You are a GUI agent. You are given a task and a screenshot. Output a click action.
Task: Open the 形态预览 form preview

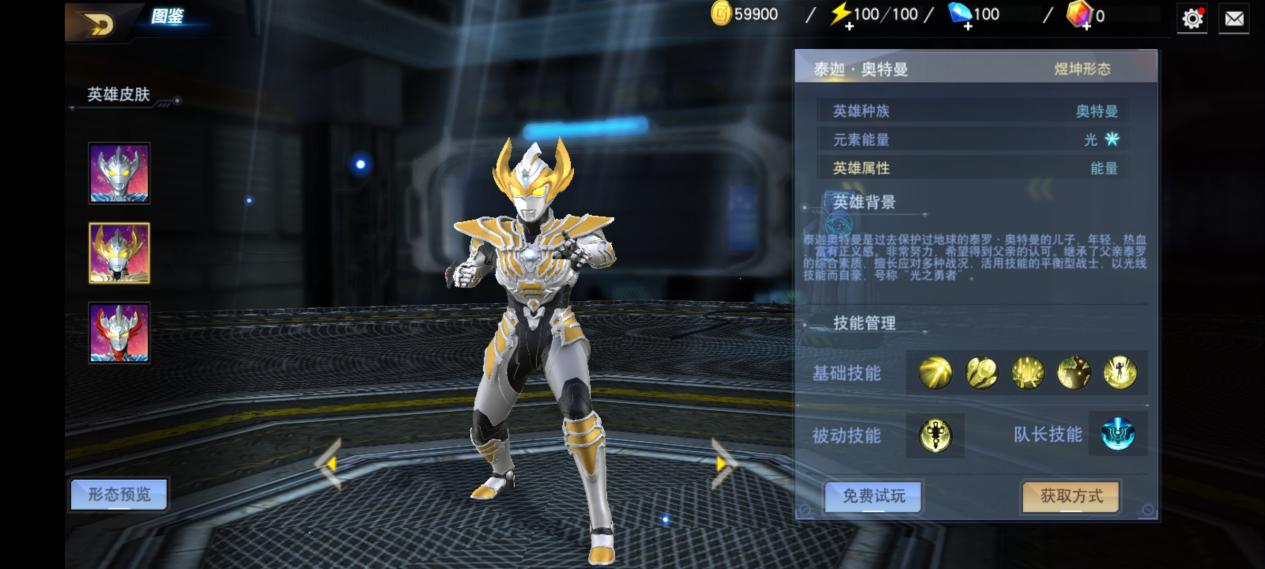[x=119, y=494]
